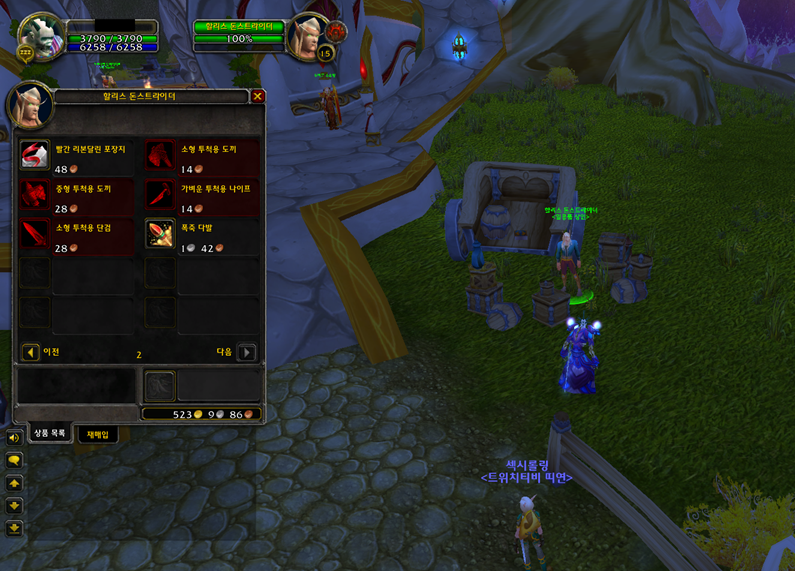The width and height of the screenshot is (795, 571).
Task: Toggle the chat speaker sound button
Action: [14, 437]
